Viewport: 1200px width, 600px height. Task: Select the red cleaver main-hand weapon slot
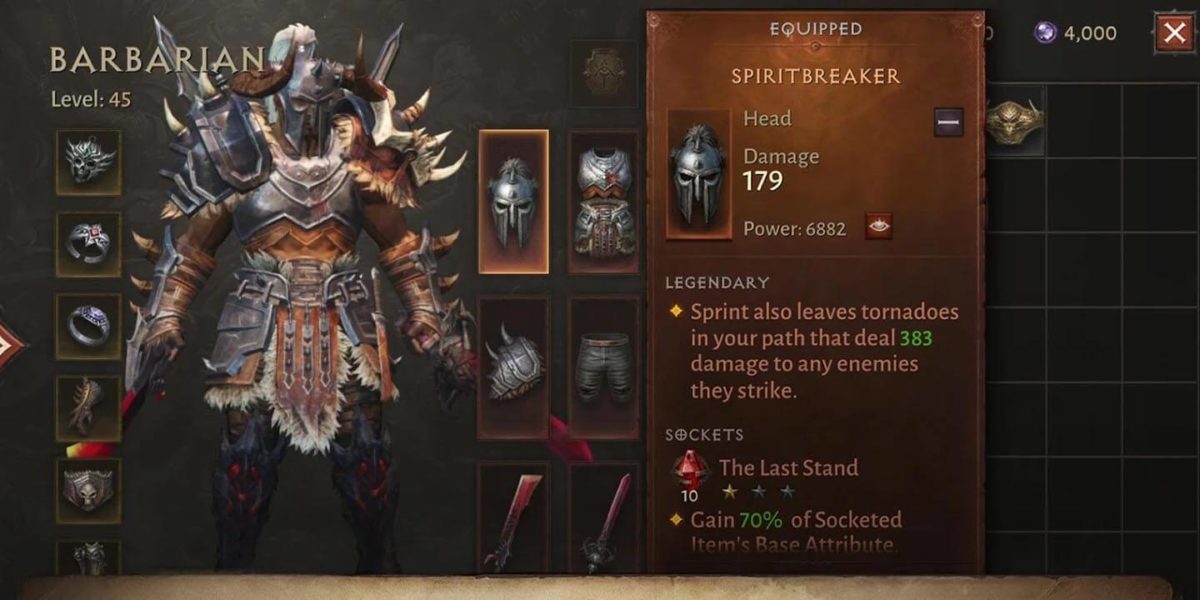[513, 520]
